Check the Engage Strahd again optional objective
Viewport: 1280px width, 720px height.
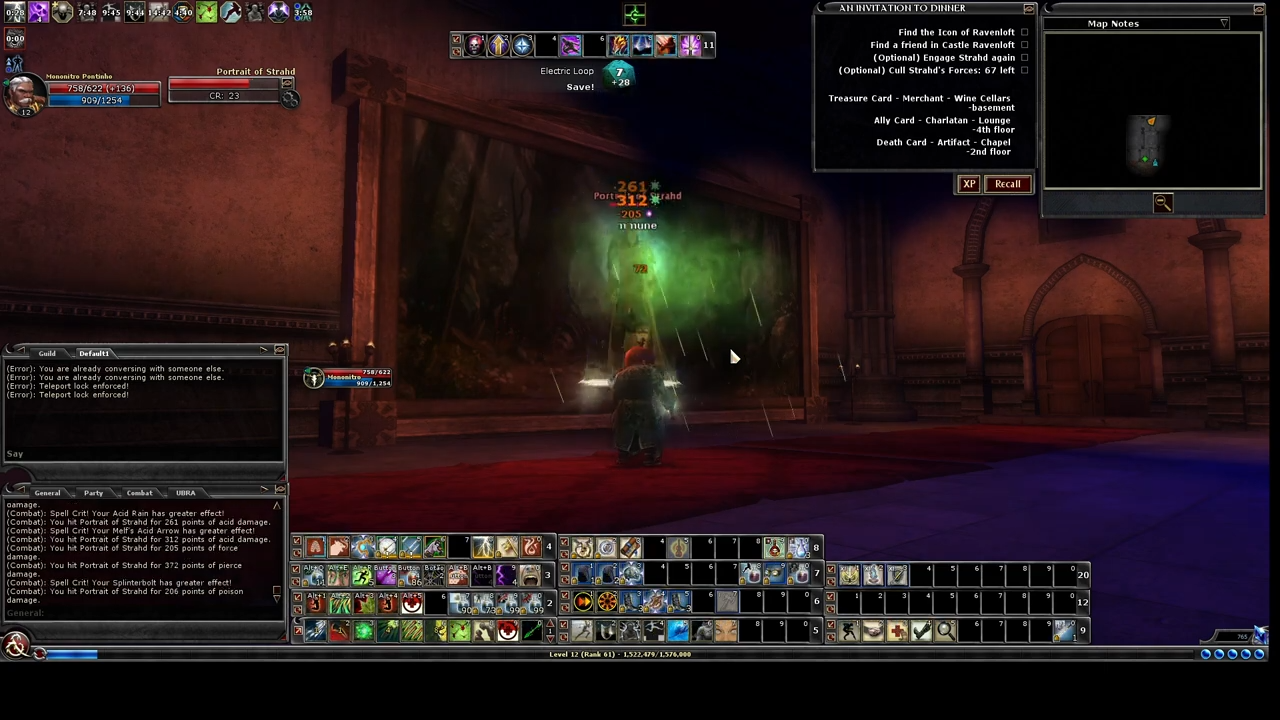click(x=1024, y=57)
